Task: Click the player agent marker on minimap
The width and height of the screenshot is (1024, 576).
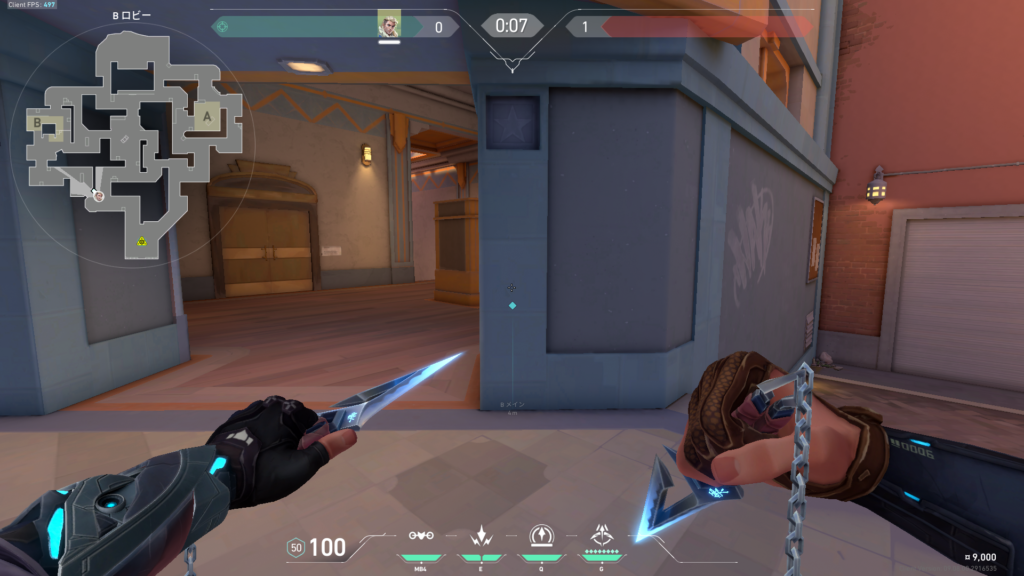Action: [98, 196]
